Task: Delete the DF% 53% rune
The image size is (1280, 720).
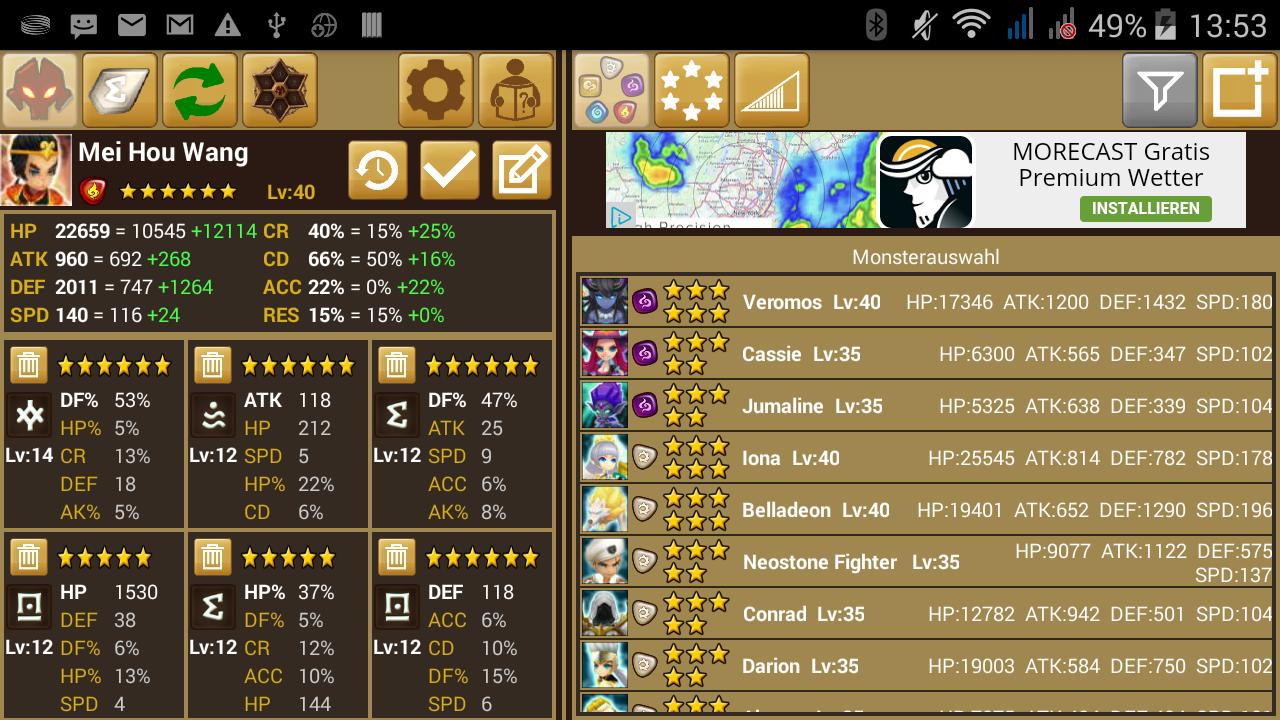Action: tap(29, 365)
